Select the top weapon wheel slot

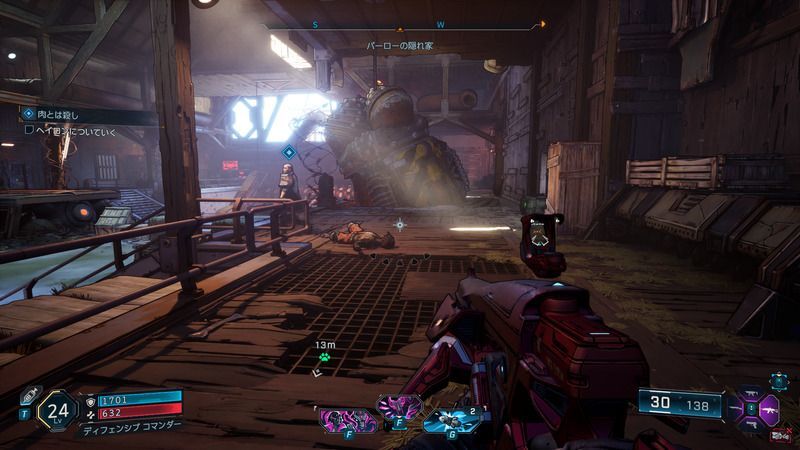[x=753, y=394]
